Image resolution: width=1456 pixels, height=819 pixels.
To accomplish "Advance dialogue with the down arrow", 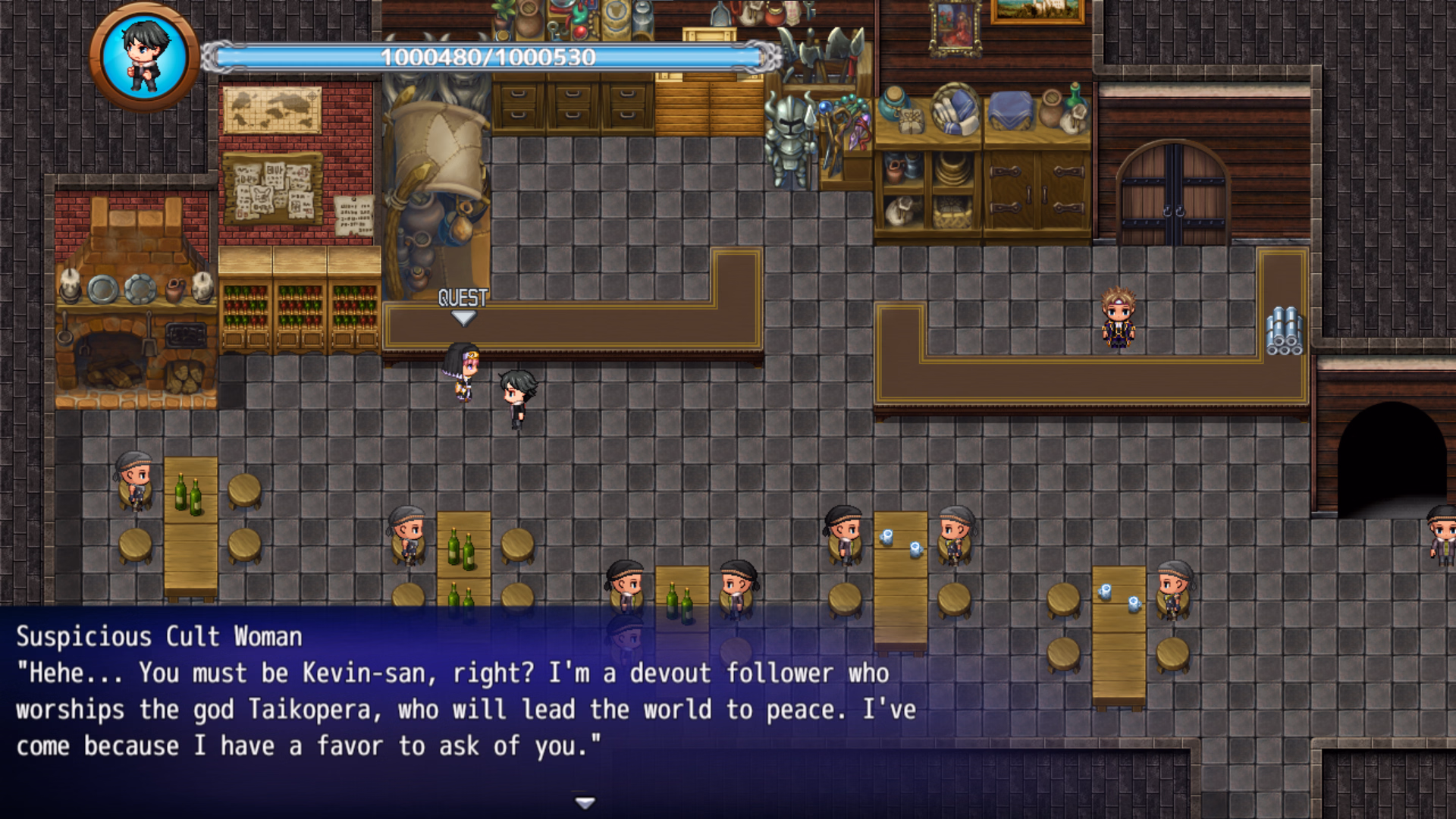I will click(585, 802).
